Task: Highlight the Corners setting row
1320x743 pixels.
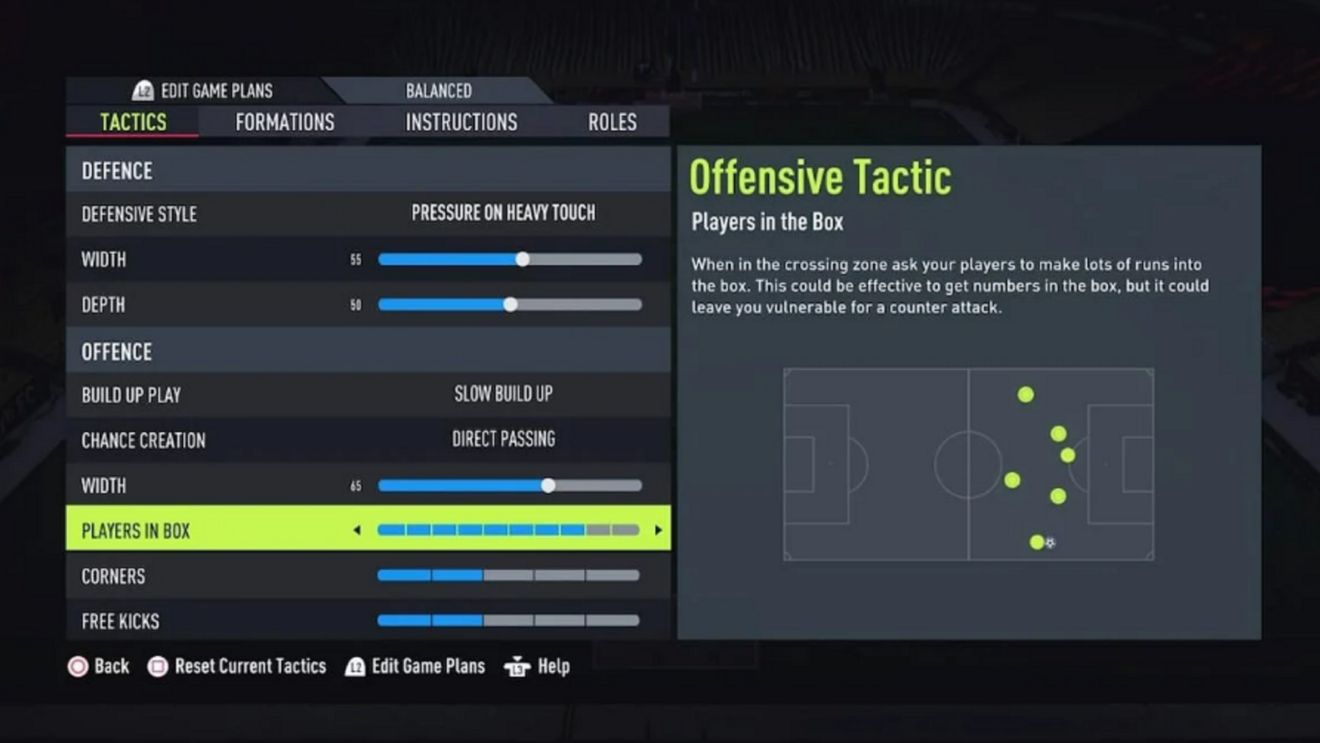Action: [370, 575]
